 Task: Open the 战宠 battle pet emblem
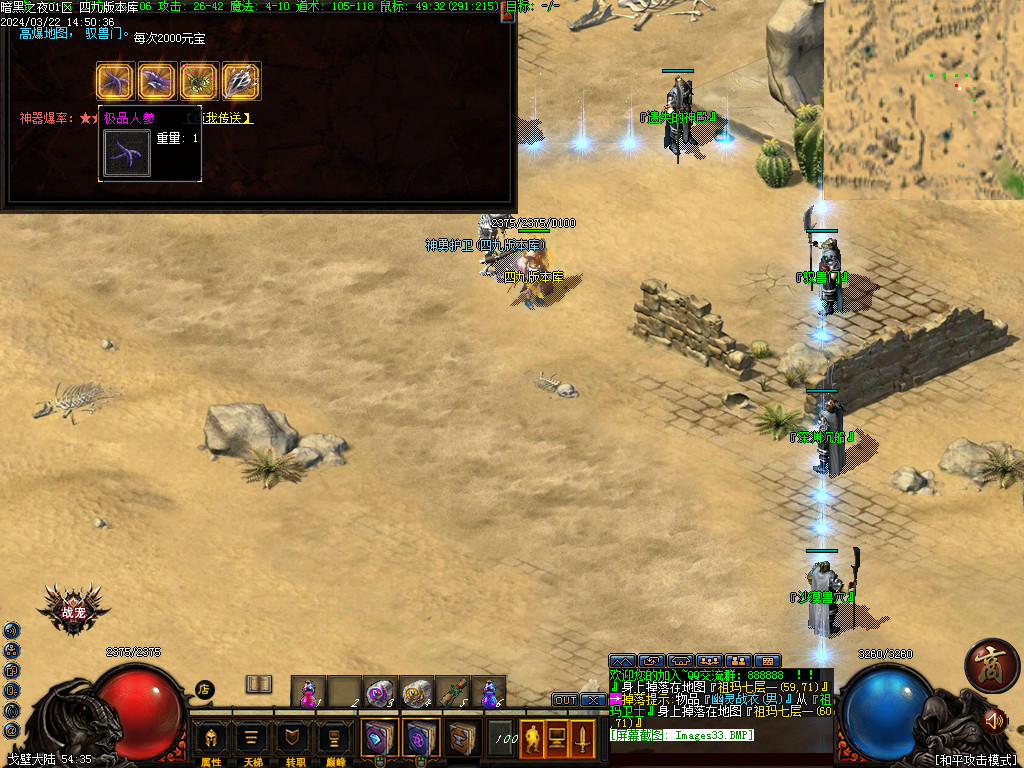click(x=73, y=611)
